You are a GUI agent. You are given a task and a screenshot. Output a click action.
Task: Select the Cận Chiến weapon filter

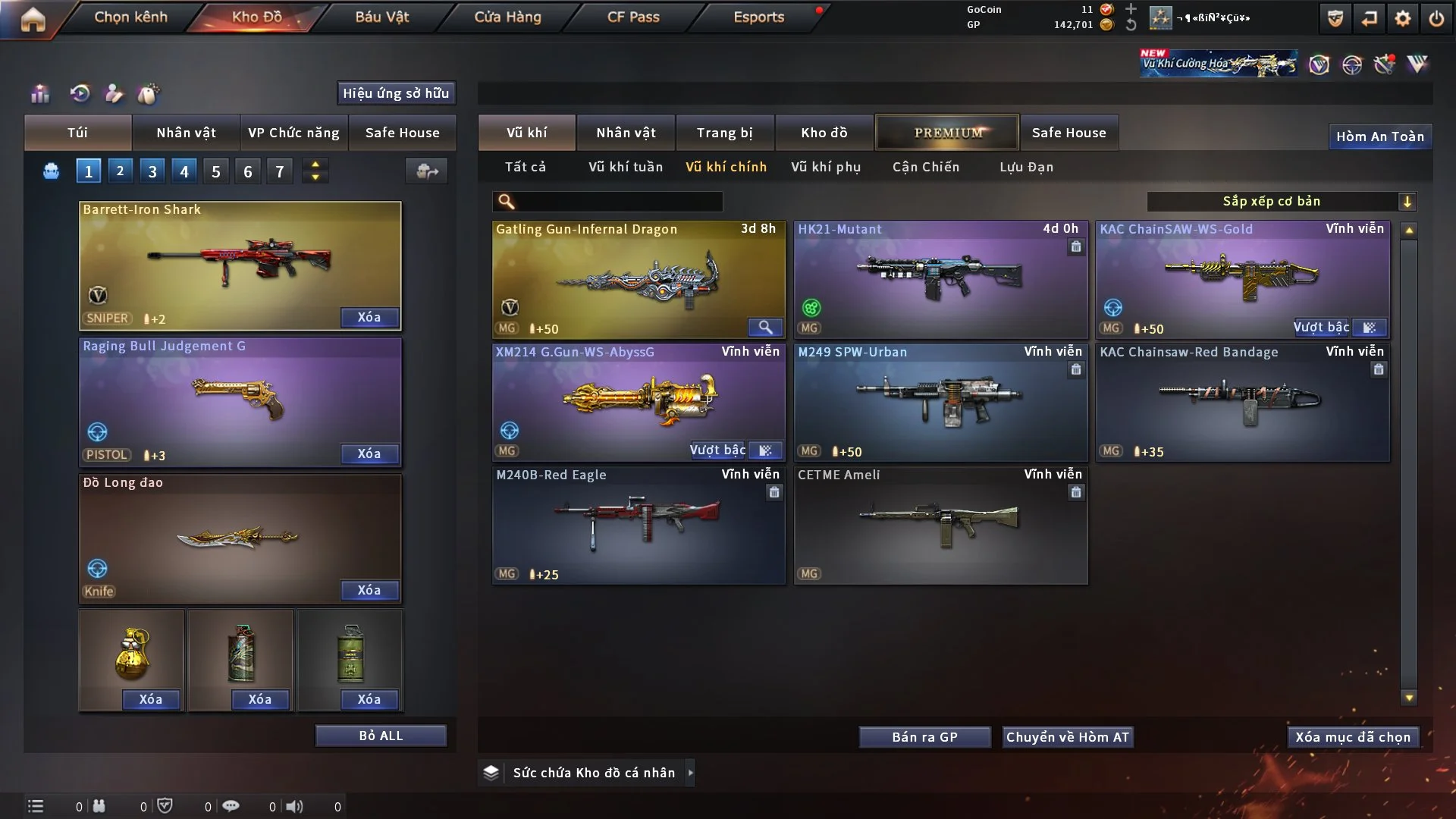pos(925,167)
